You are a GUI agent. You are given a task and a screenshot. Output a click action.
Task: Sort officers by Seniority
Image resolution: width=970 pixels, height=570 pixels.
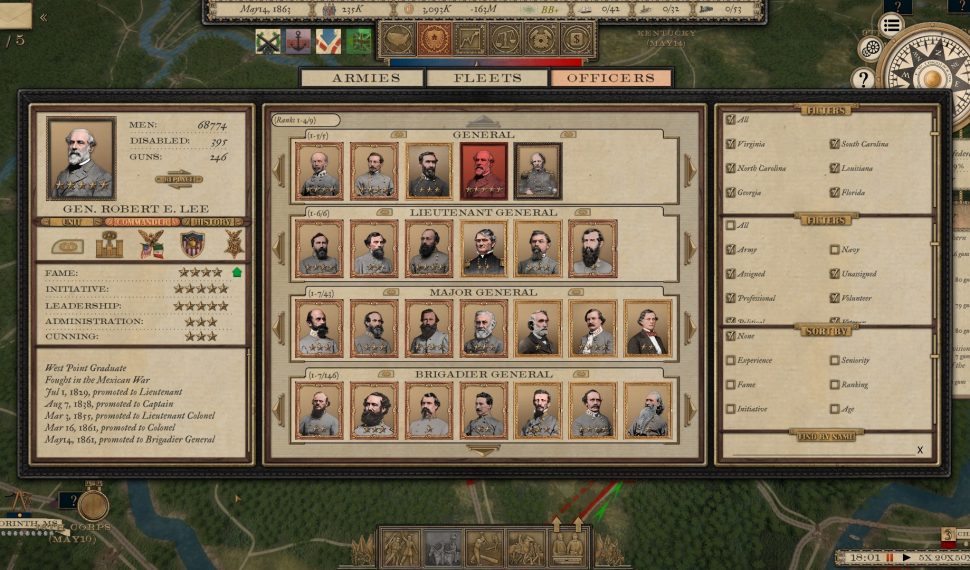835,360
